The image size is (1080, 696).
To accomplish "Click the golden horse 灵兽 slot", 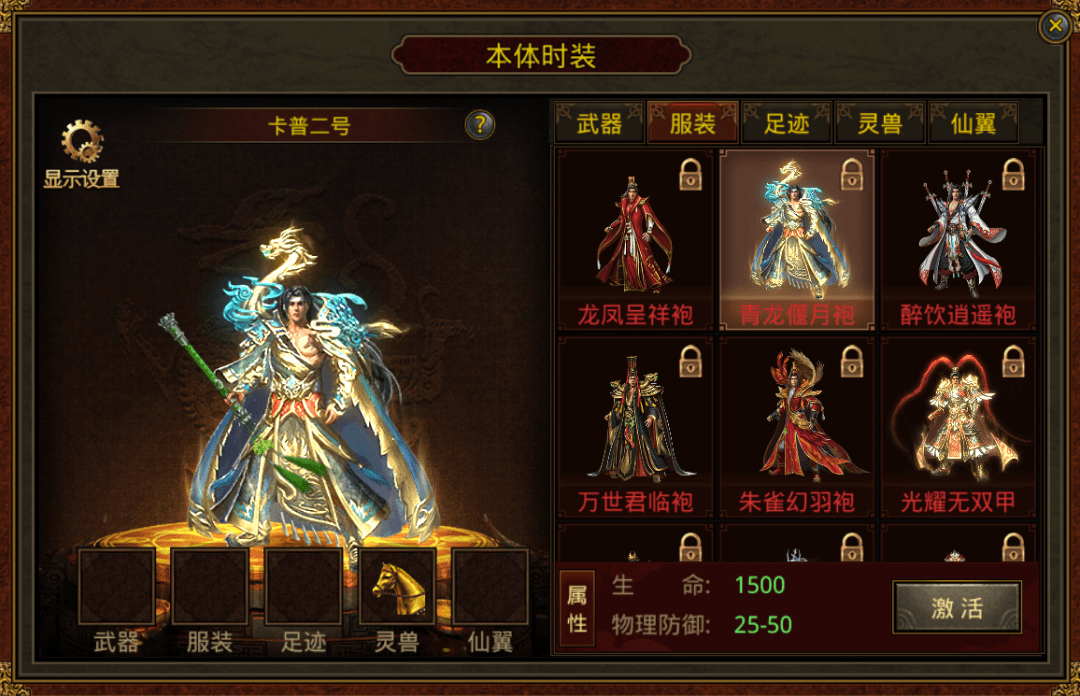I will coord(397,587).
